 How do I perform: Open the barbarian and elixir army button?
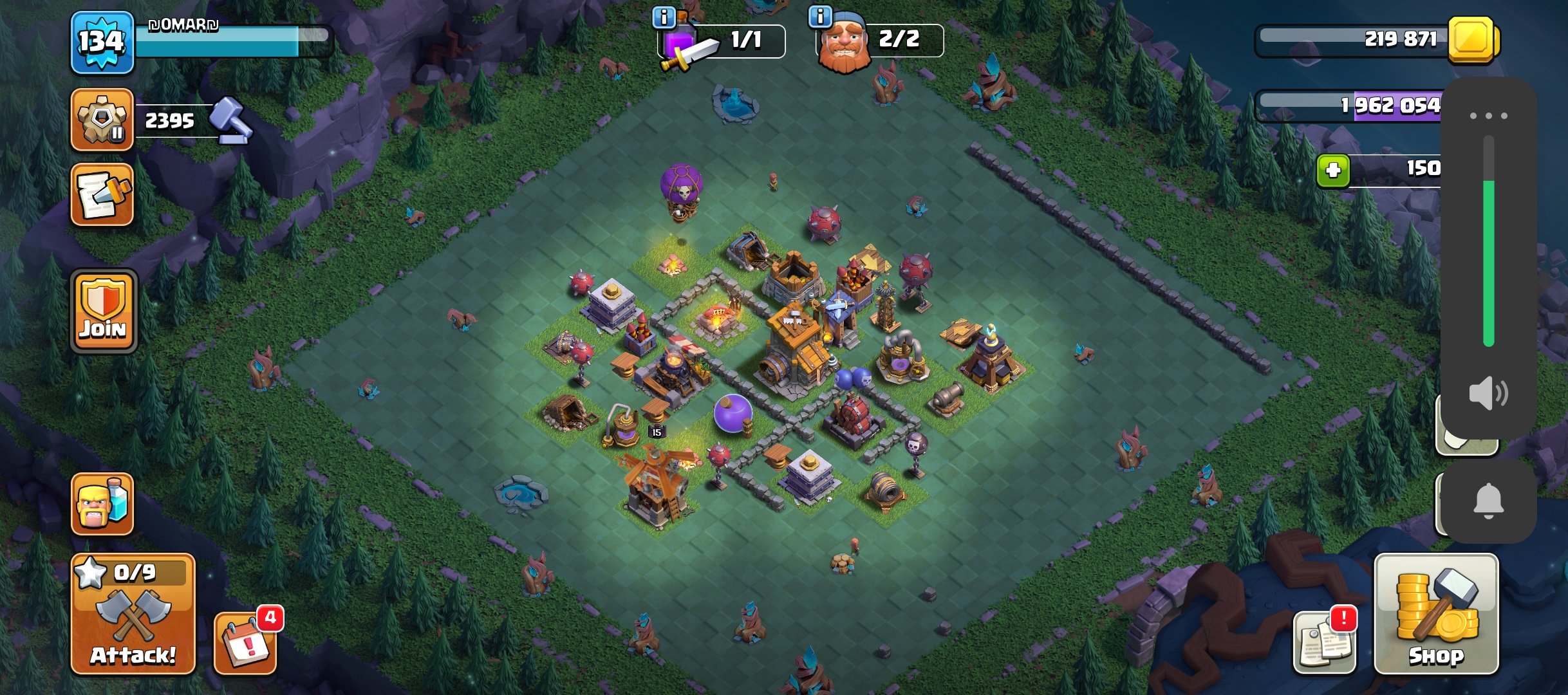pos(102,504)
